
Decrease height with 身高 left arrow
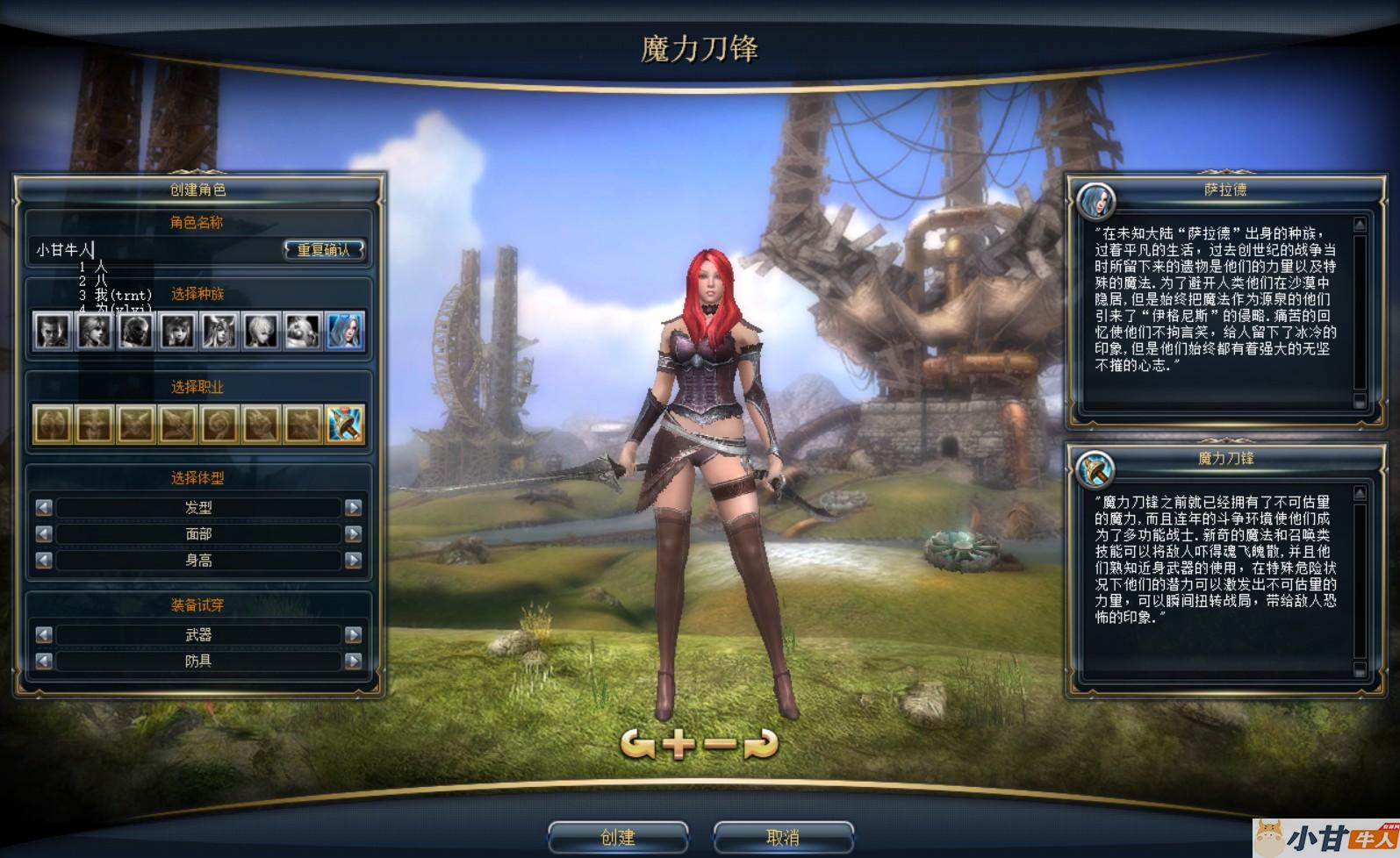click(44, 560)
